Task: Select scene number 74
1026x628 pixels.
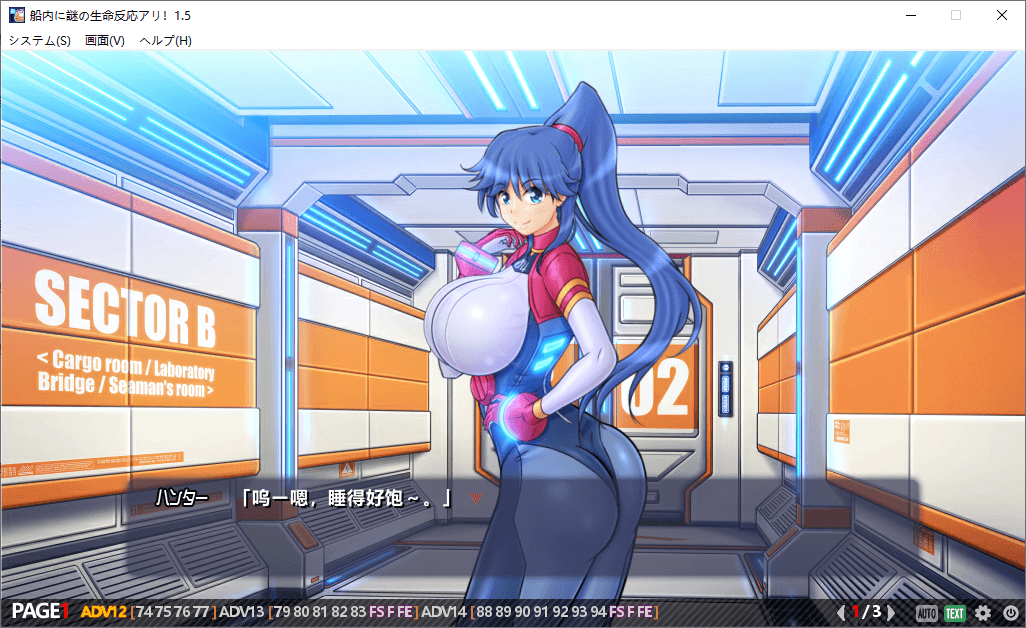Action: tap(144, 612)
